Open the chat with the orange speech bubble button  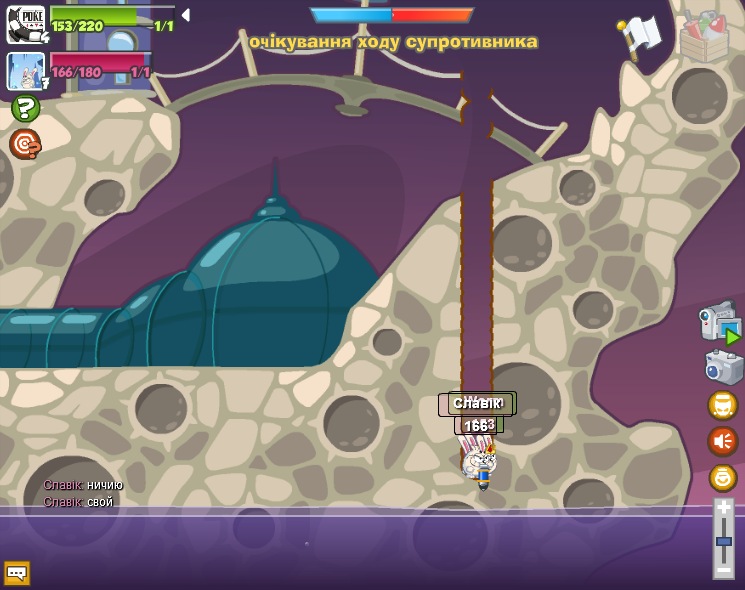(17, 573)
